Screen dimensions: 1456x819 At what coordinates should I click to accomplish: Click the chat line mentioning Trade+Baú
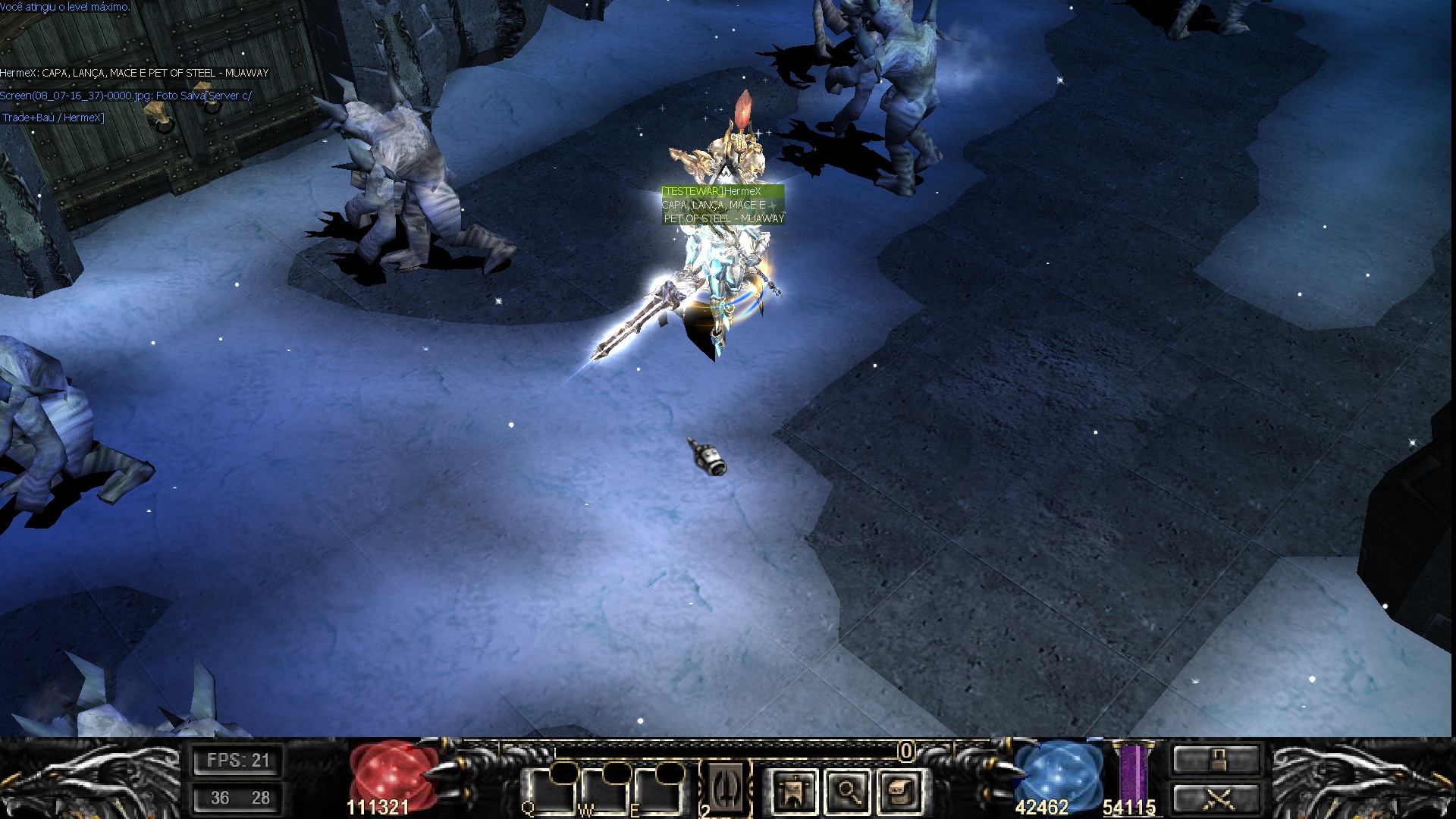[53, 118]
